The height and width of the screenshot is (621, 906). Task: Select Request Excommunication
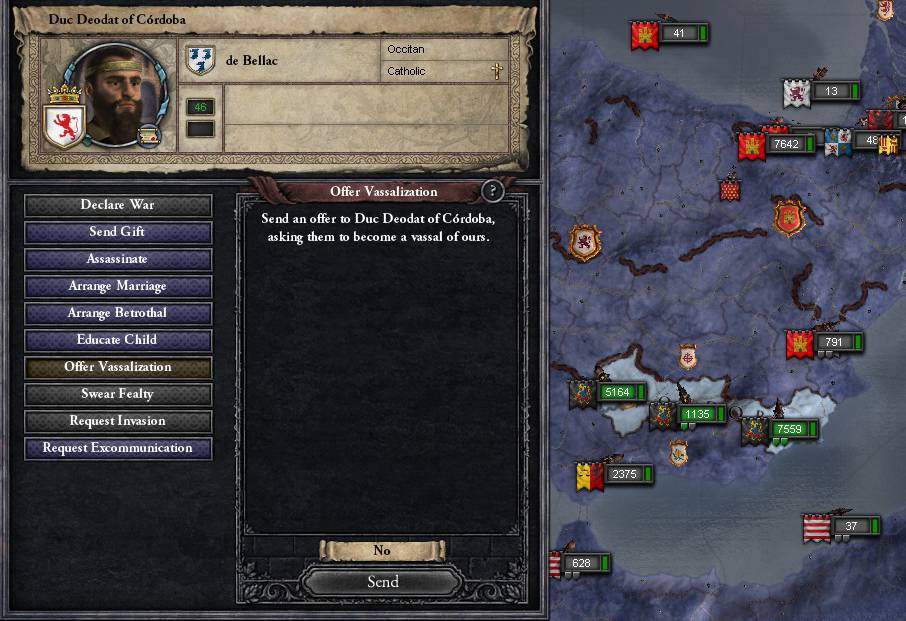118,448
